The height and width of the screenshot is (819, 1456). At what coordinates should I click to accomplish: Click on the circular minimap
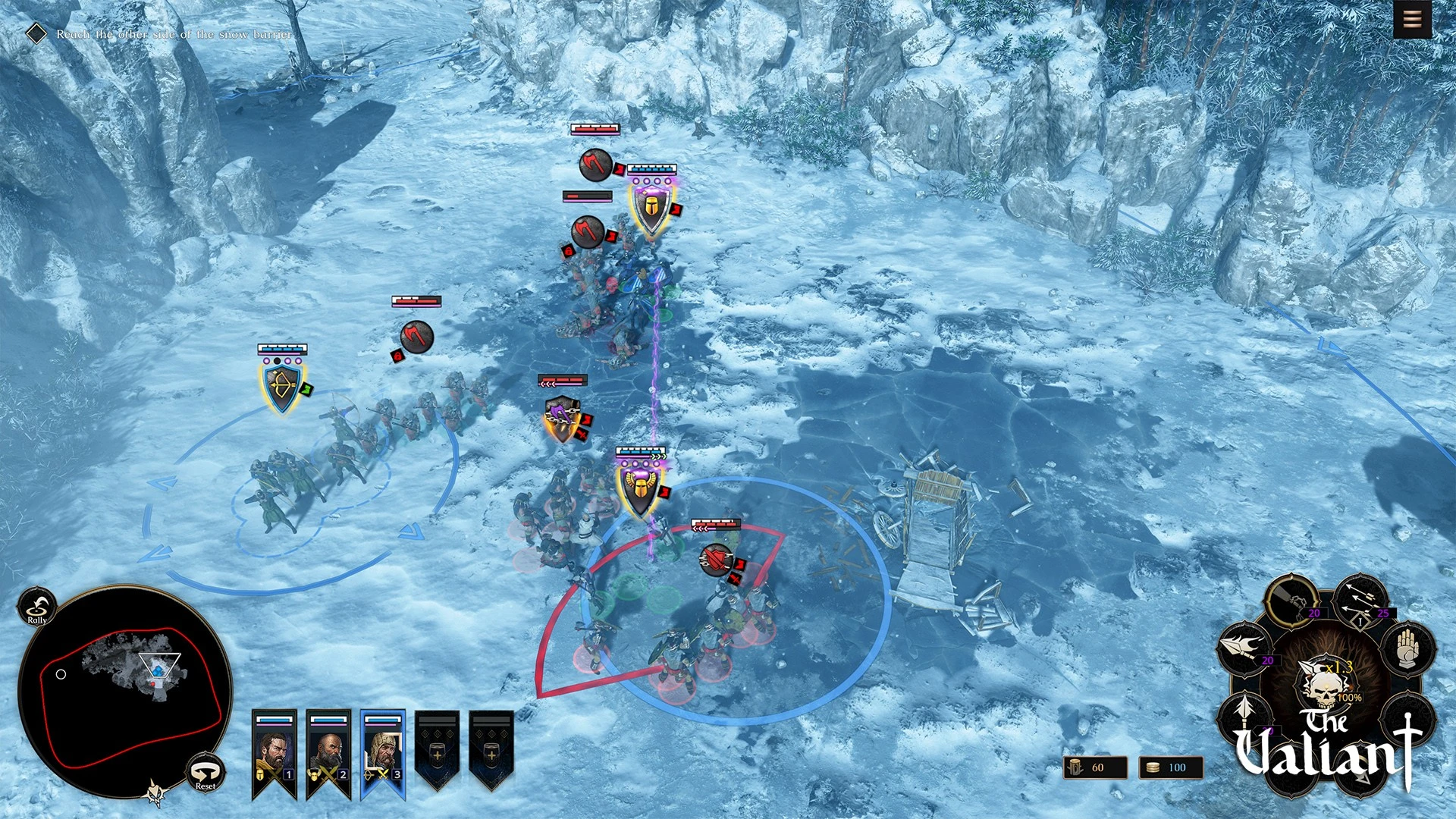tap(125, 690)
